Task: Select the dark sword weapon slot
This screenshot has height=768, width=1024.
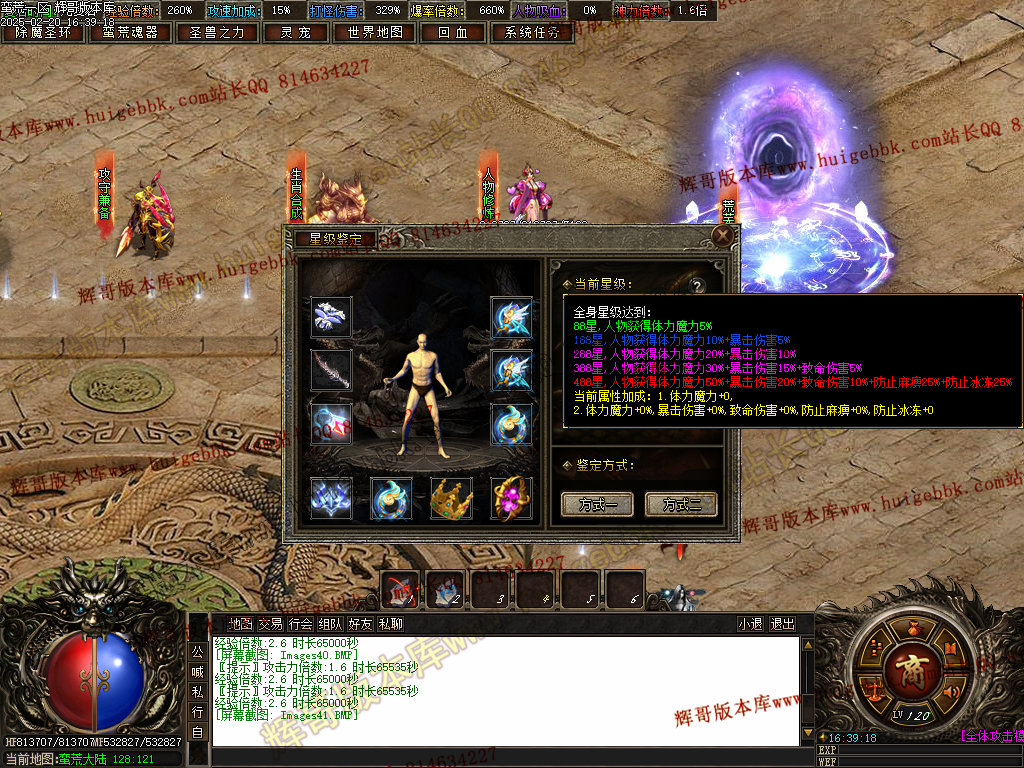Action: 331,370
